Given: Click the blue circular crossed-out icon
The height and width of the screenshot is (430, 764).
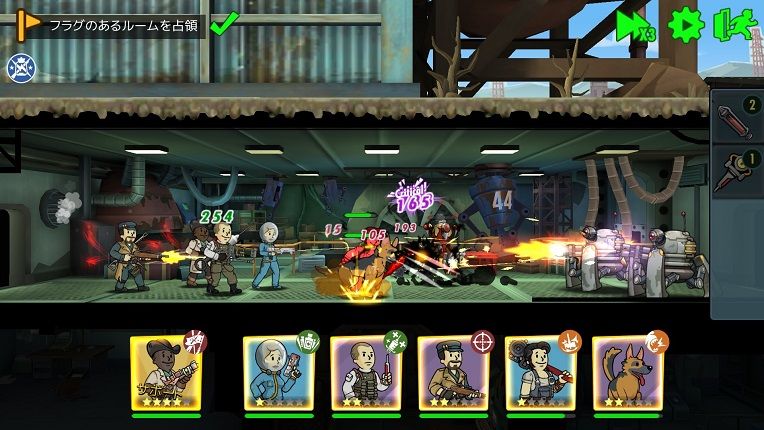Looking at the screenshot, I should [x=19, y=67].
